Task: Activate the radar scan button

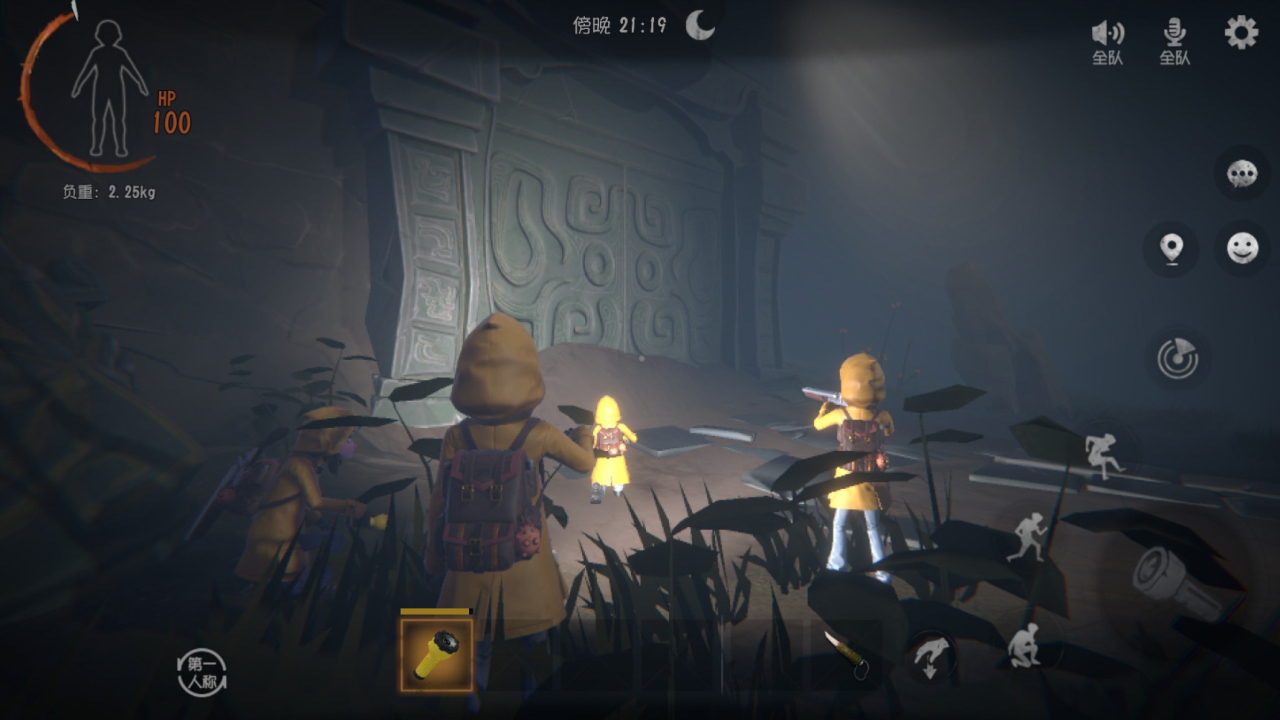Action: click(x=1177, y=358)
